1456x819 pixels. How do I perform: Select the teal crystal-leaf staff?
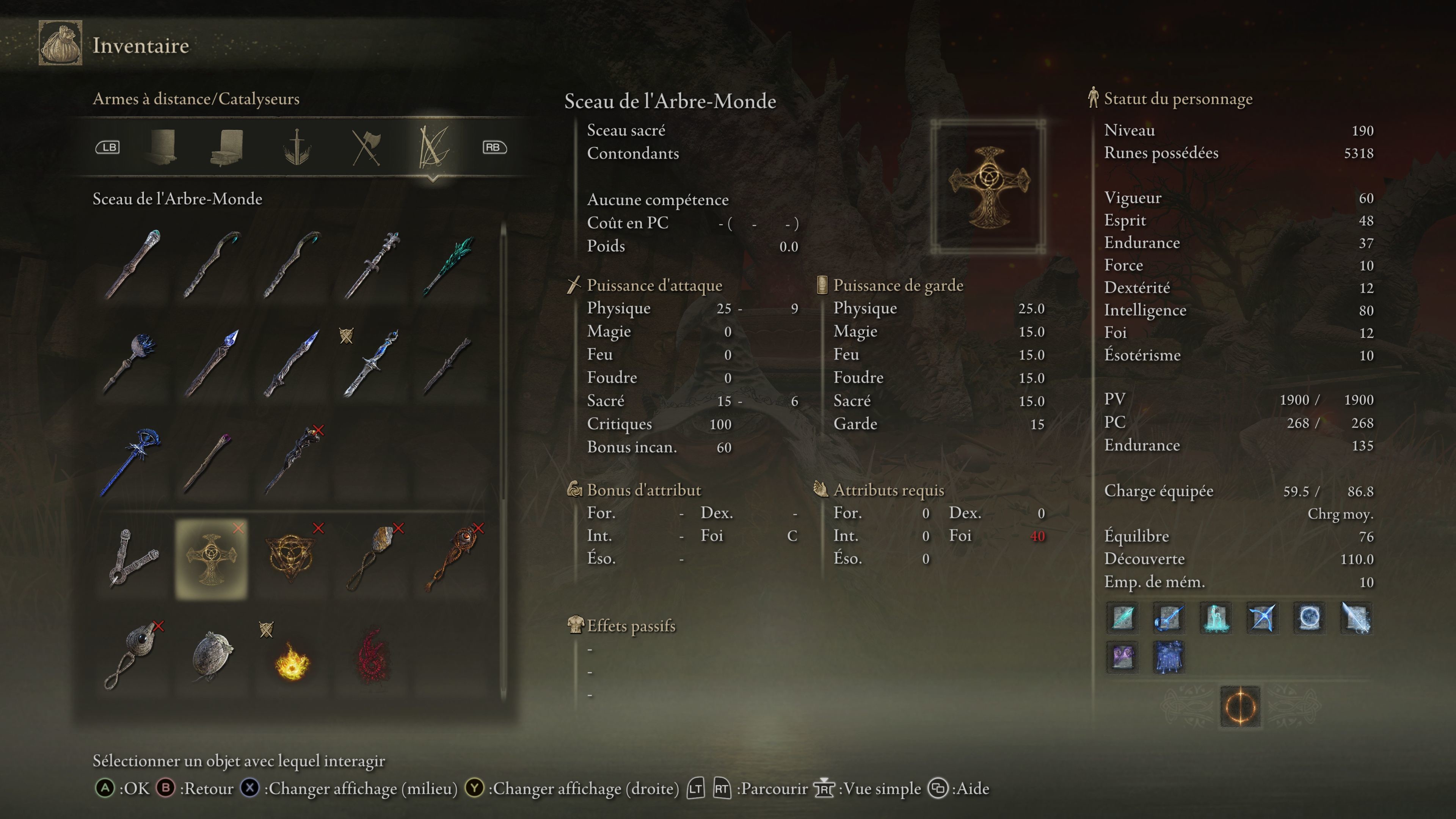coord(450,265)
